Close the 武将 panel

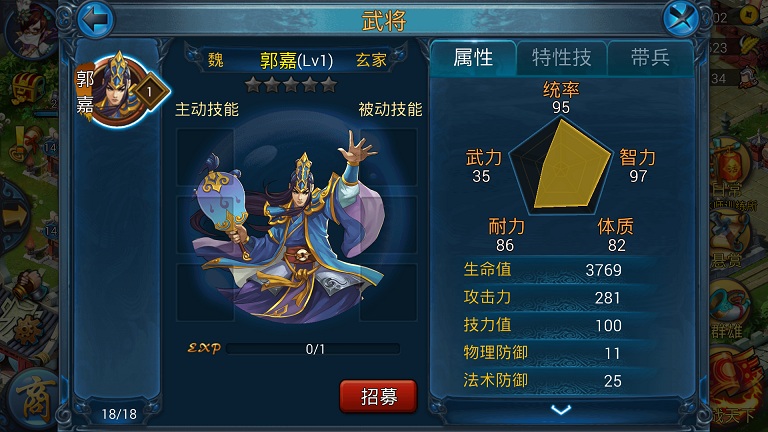[x=680, y=18]
